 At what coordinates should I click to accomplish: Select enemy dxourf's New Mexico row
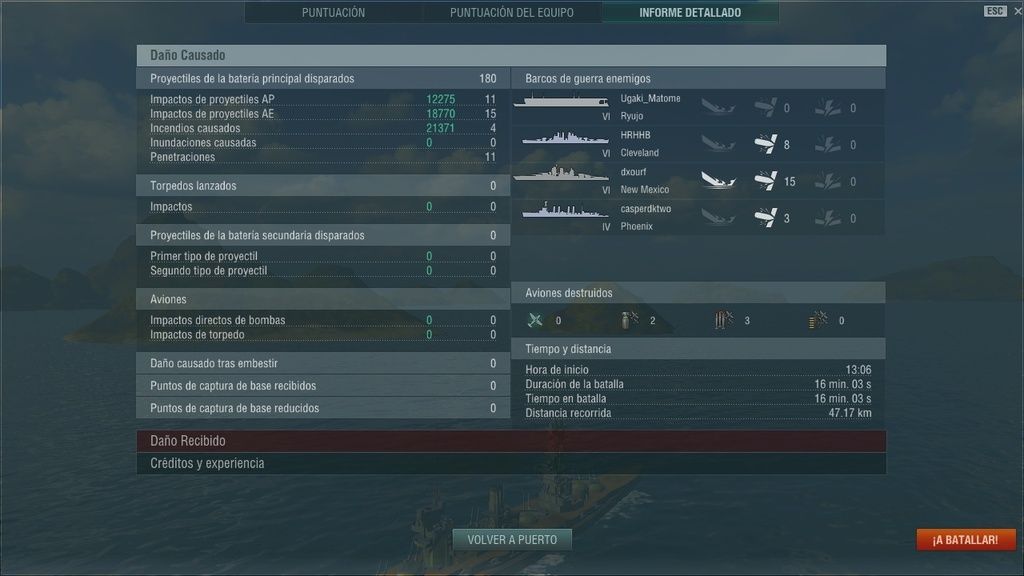[698, 181]
